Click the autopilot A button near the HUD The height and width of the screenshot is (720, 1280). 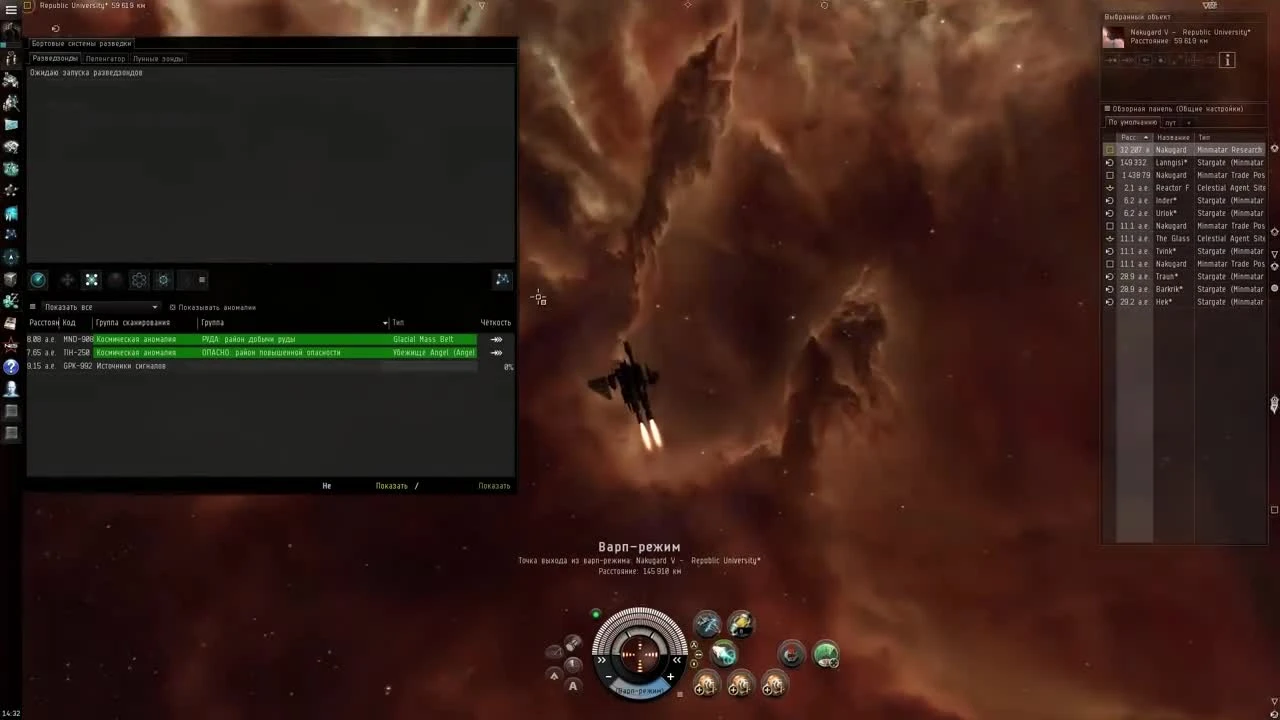(573, 687)
